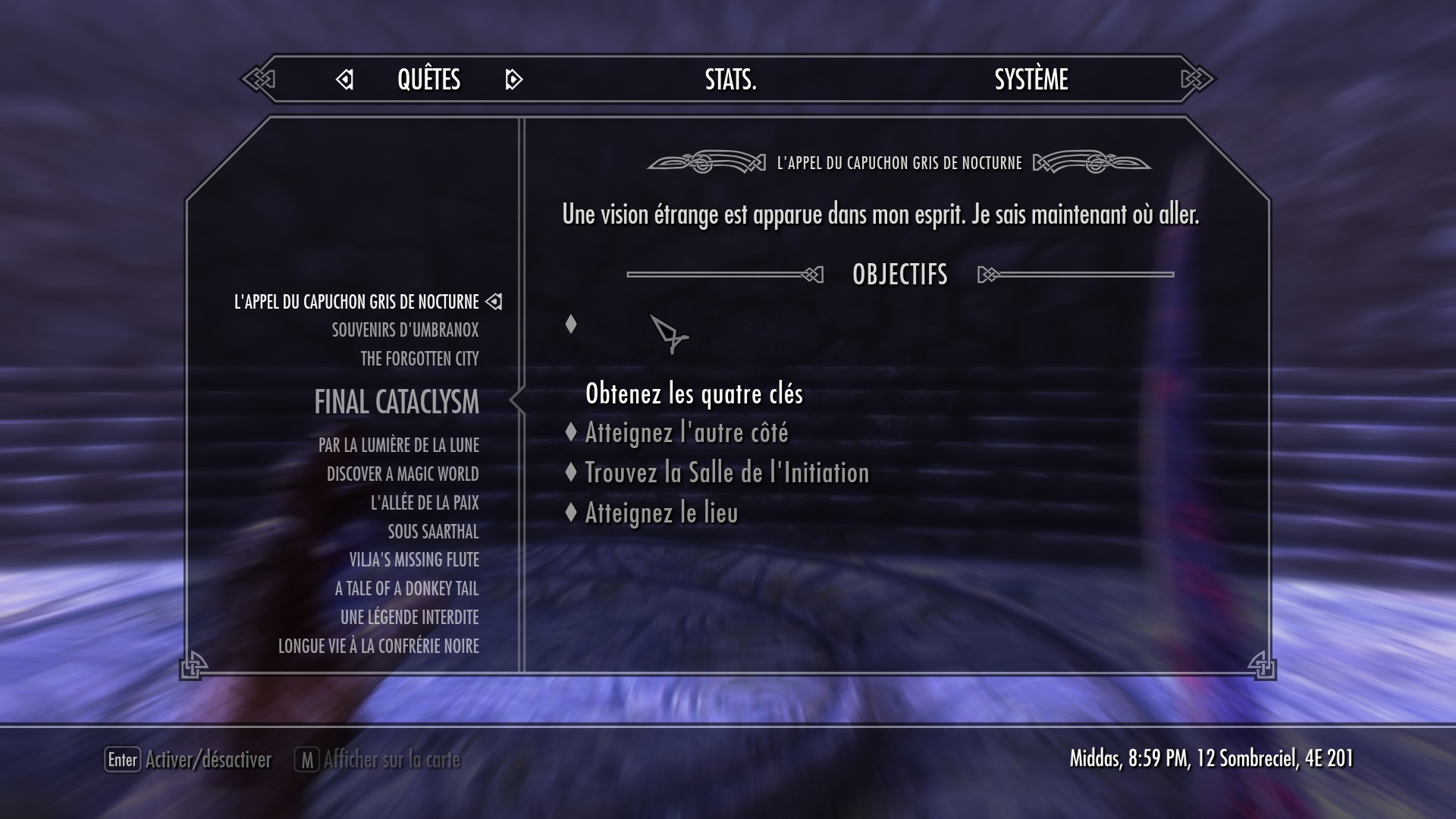
Task: Select the Souvenirs d'Umbranox quest
Action: [x=405, y=330]
